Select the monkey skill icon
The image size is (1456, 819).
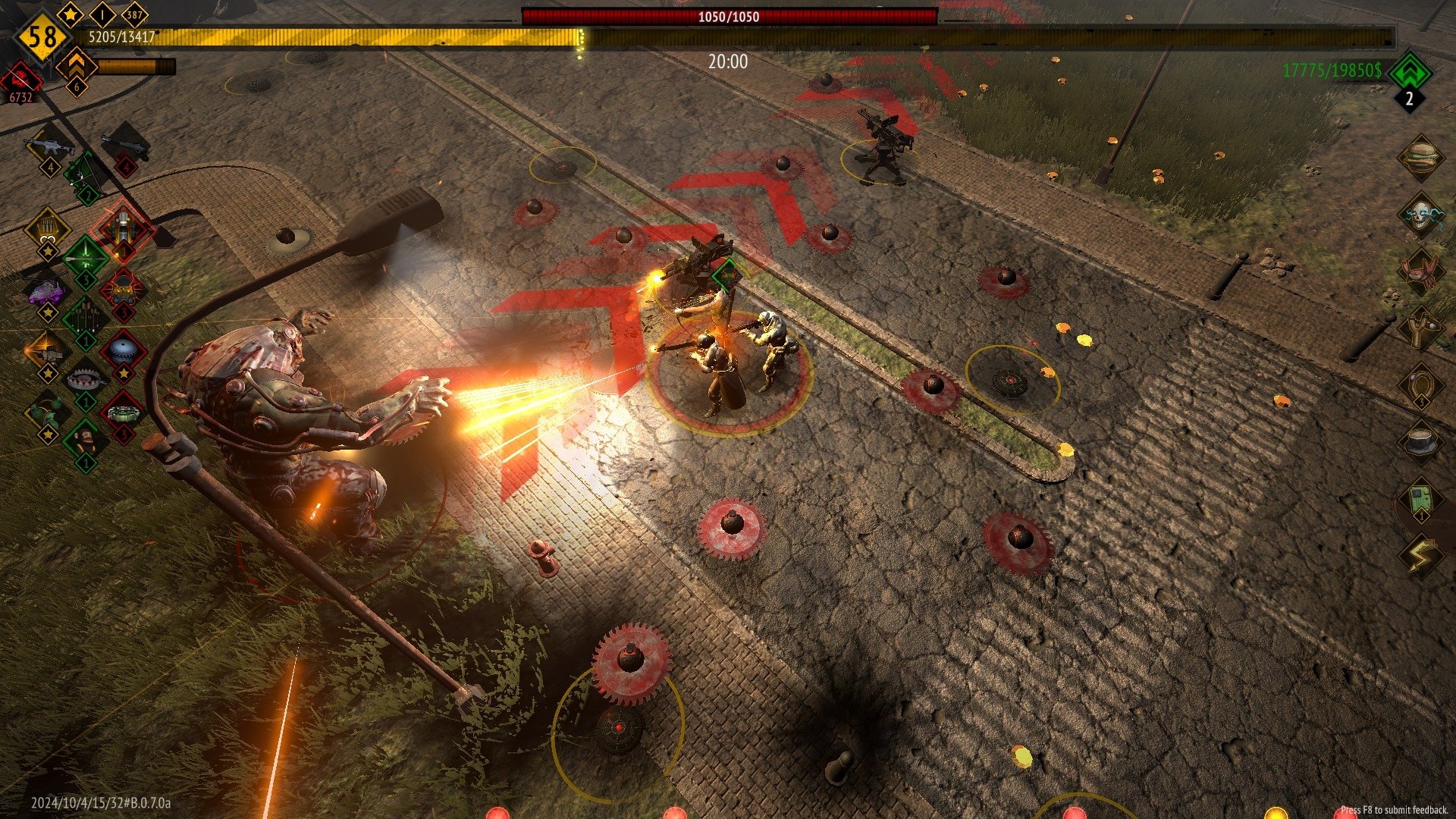pyautogui.click(x=85, y=440)
